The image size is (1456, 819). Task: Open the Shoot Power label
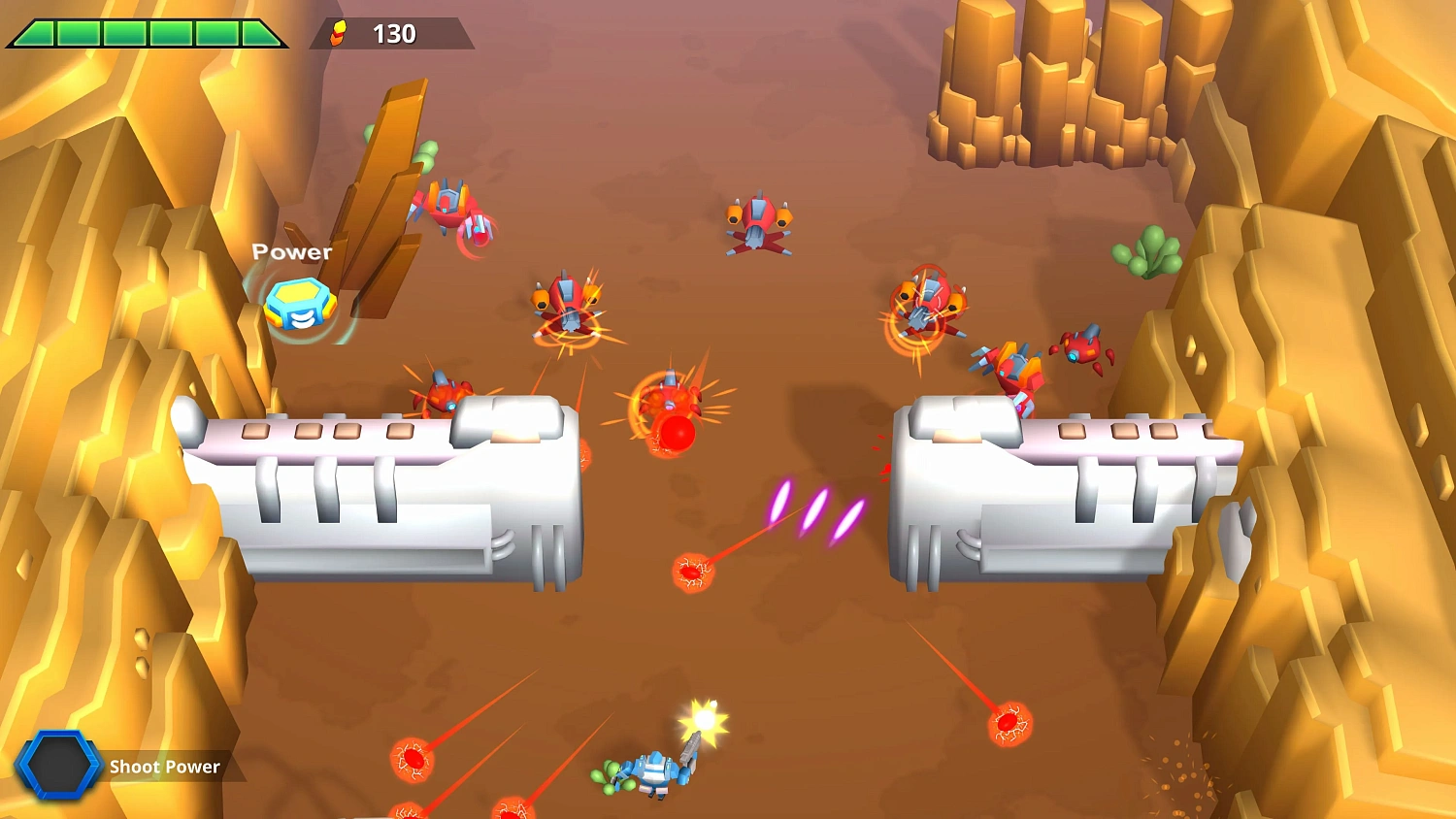[x=165, y=767]
